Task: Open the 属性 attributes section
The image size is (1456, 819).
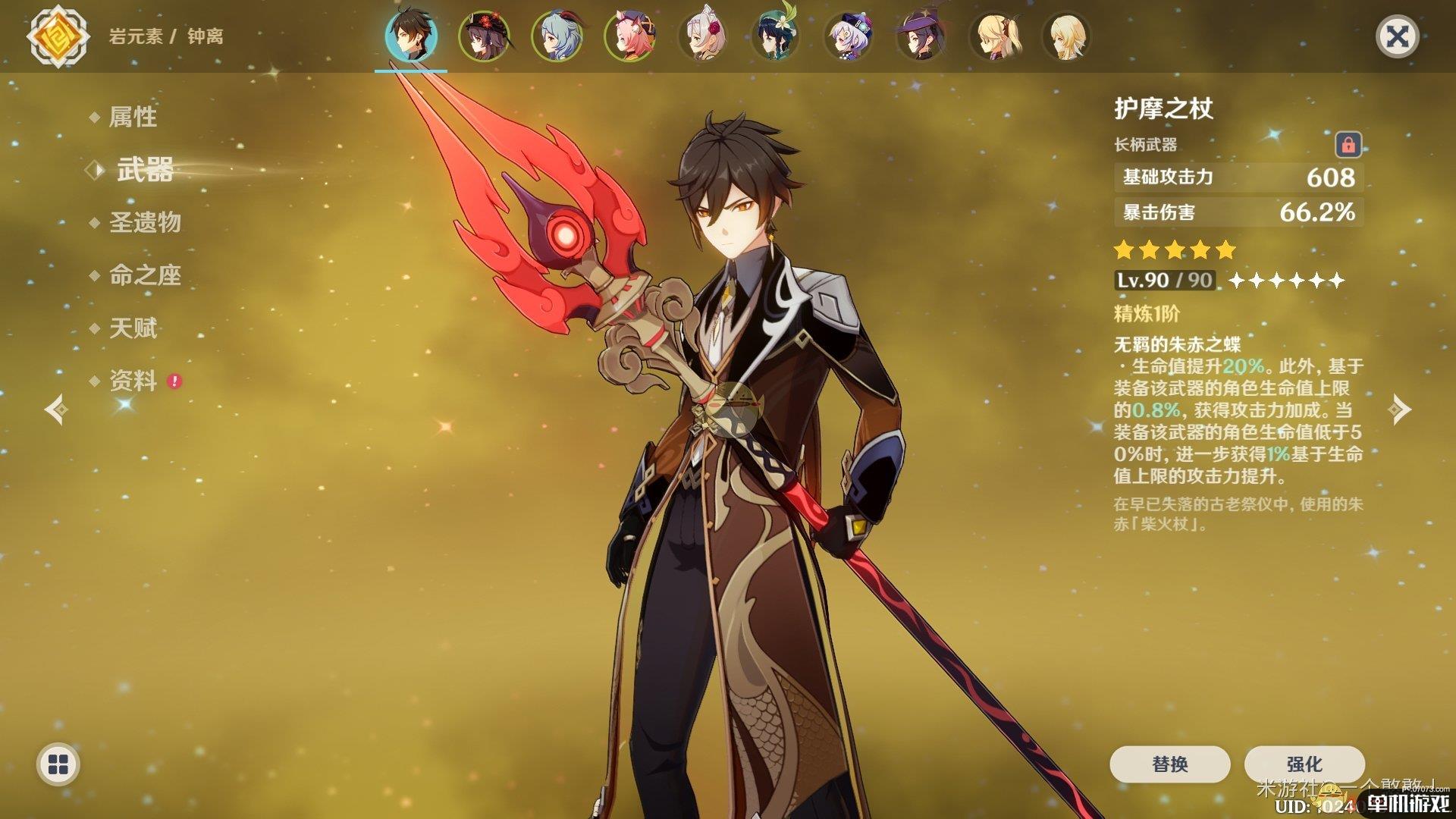Action: 133,117
